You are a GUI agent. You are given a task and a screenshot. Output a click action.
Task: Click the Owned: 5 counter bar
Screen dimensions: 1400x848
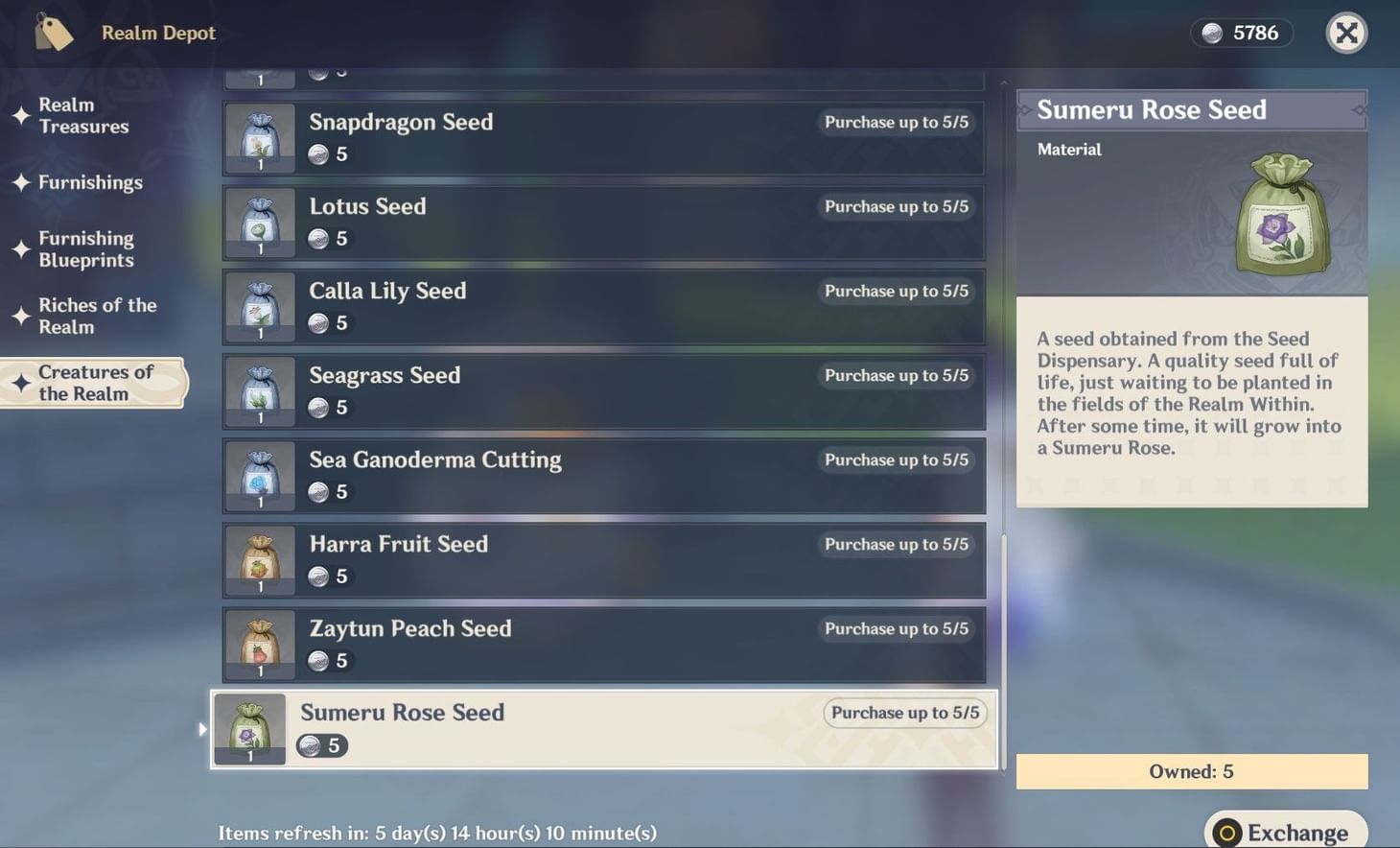pyautogui.click(x=1190, y=771)
